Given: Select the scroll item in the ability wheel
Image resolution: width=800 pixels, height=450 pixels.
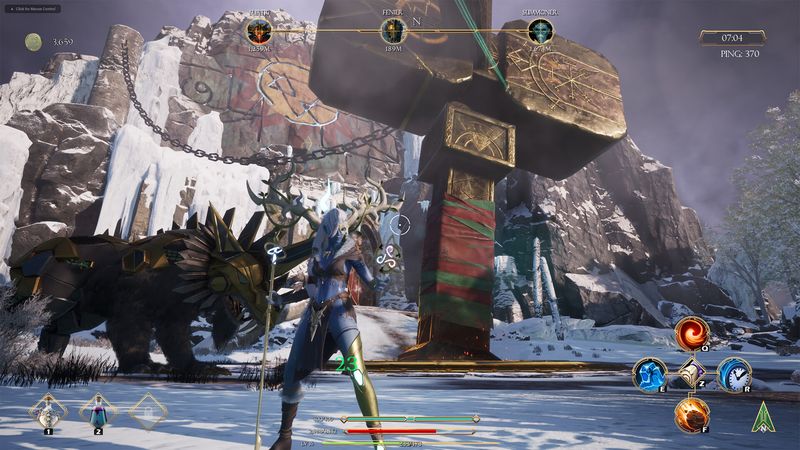Looking at the screenshot, I should click(x=691, y=374).
